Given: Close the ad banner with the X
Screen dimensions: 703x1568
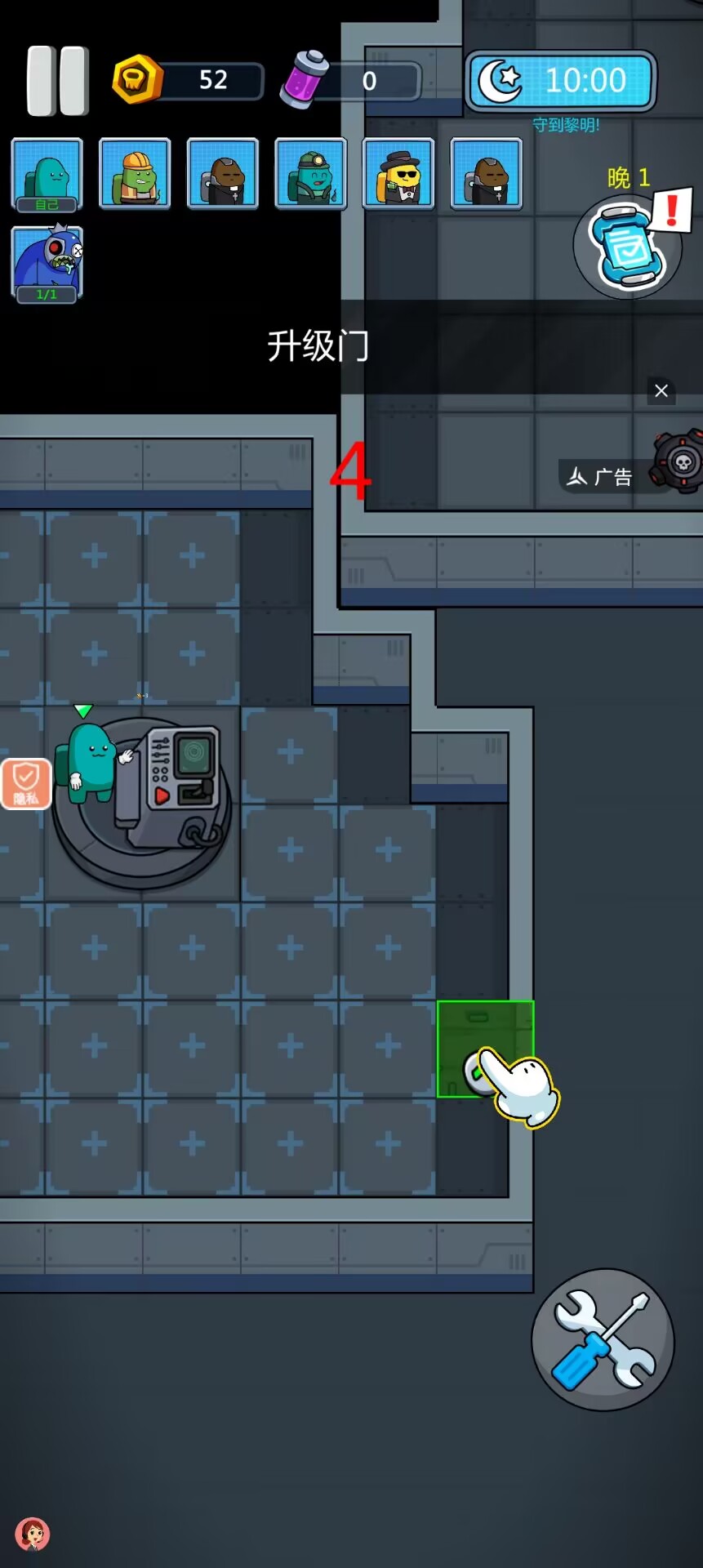Looking at the screenshot, I should [661, 391].
